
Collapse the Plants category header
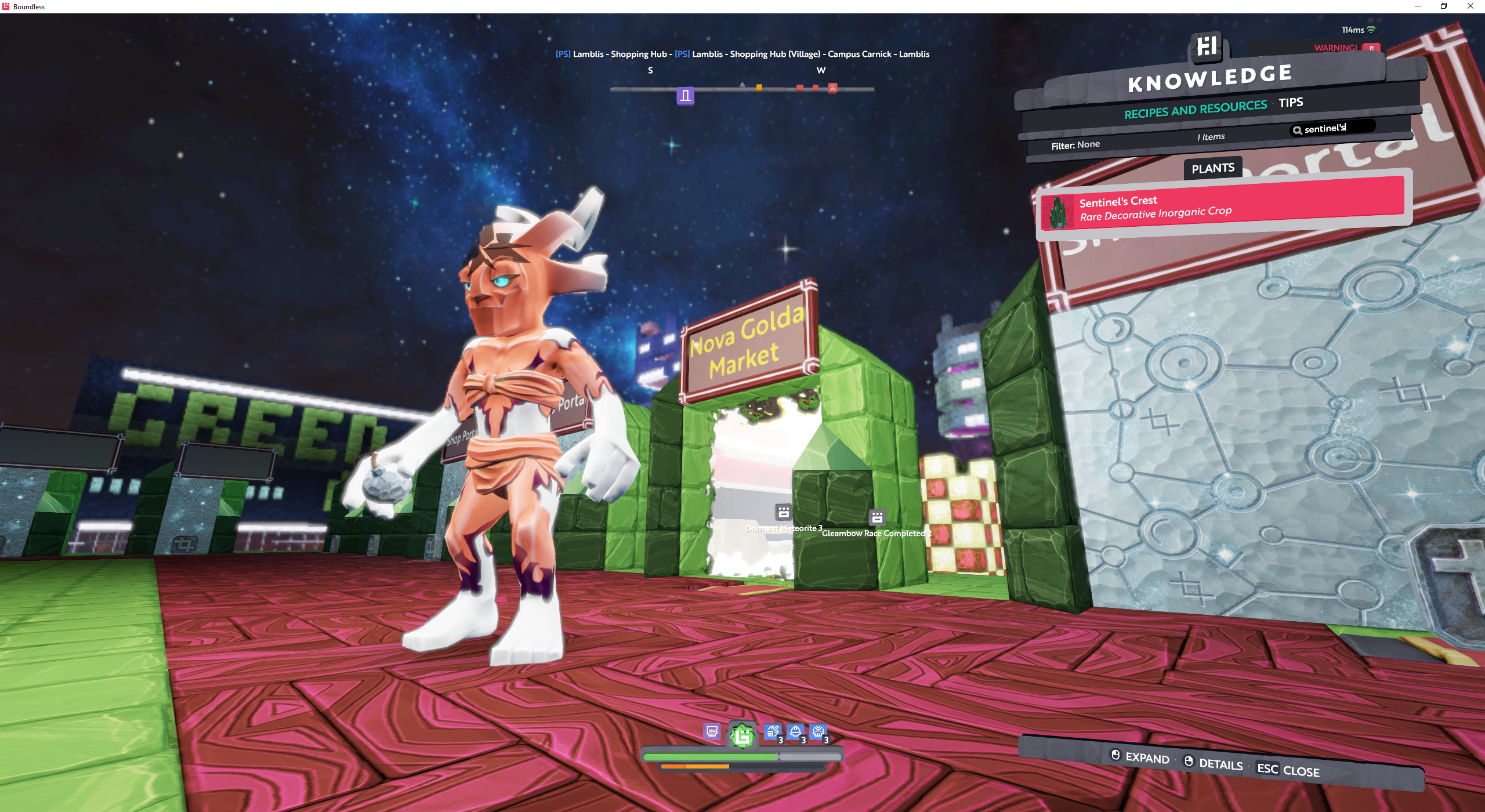1212,168
